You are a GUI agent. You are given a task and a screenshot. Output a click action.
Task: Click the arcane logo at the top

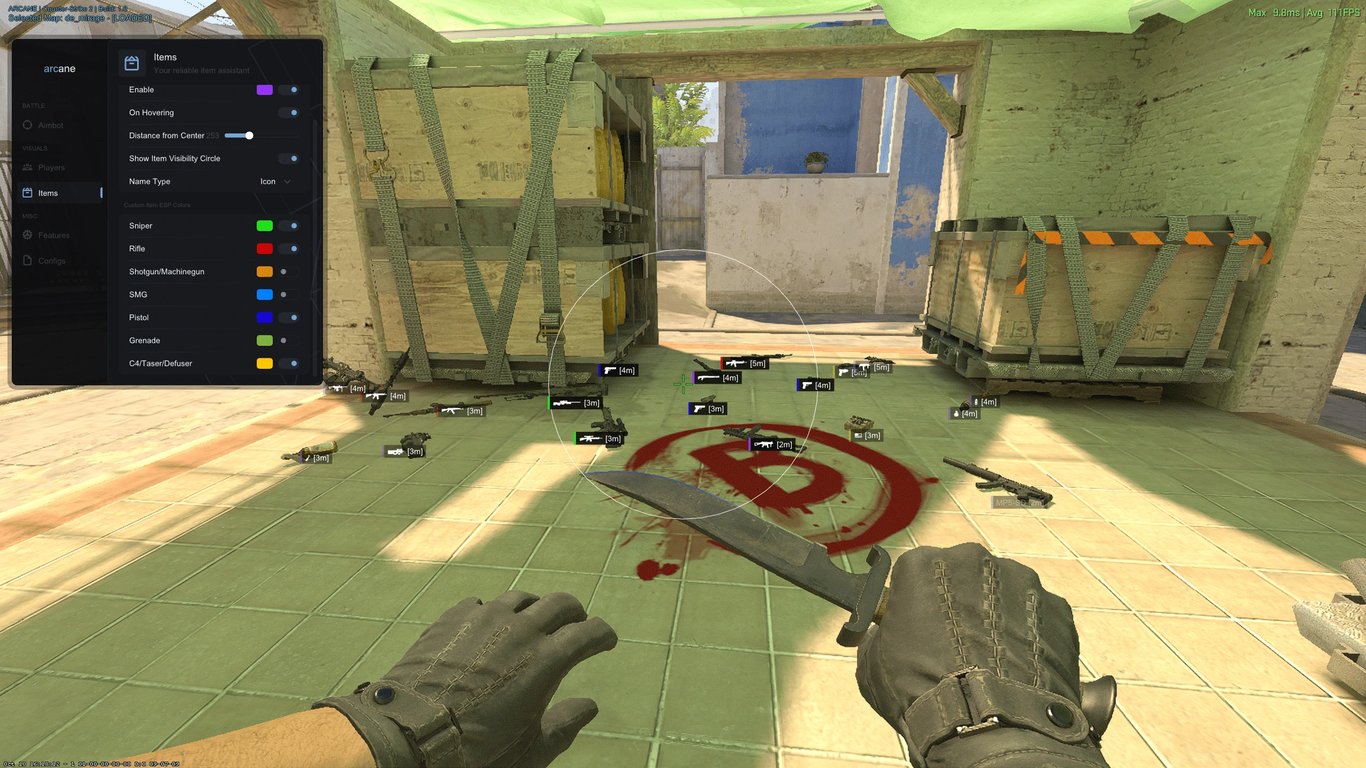coord(59,68)
